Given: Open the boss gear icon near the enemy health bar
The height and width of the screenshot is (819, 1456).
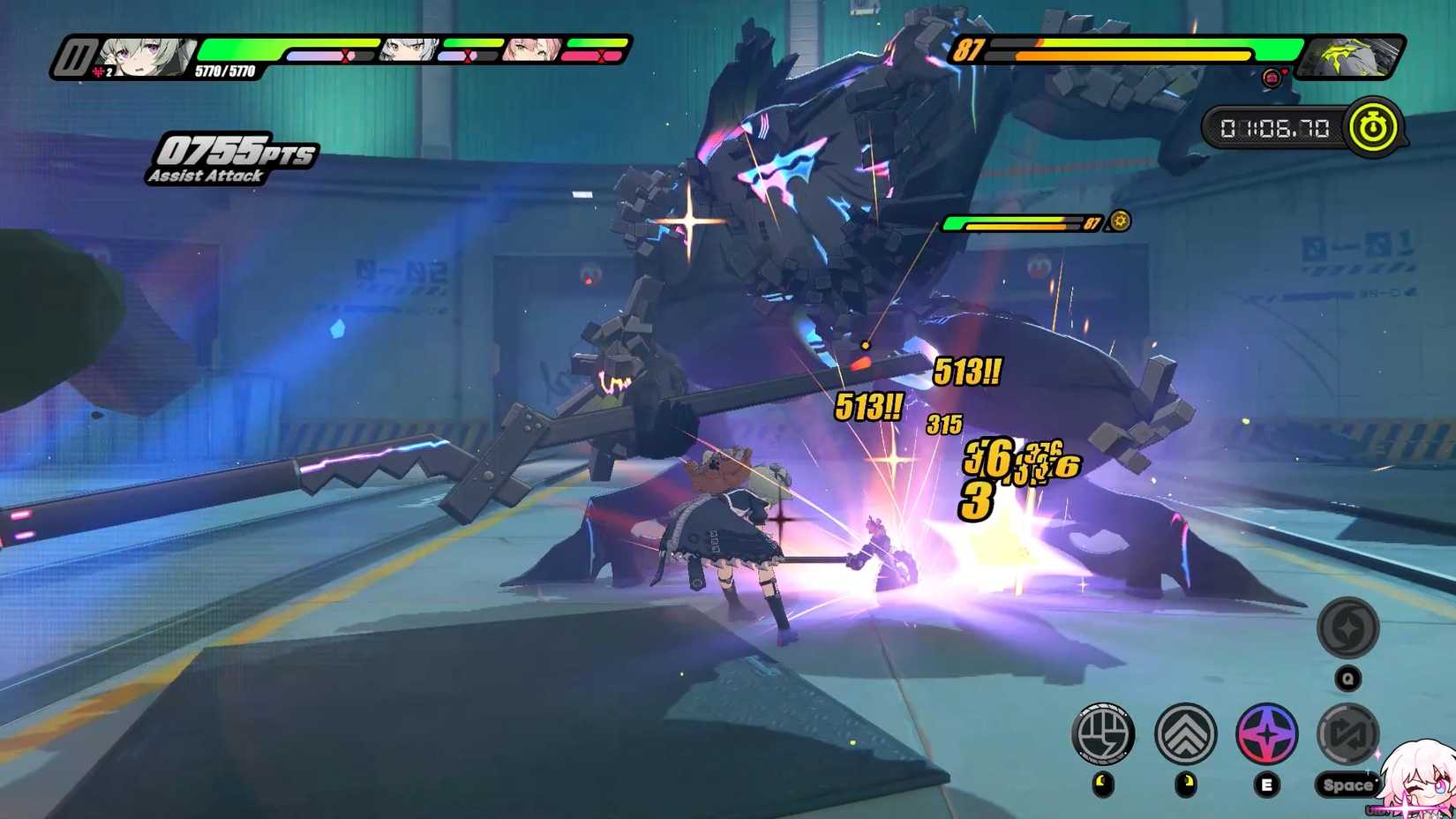Looking at the screenshot, I should (1118, 222).
